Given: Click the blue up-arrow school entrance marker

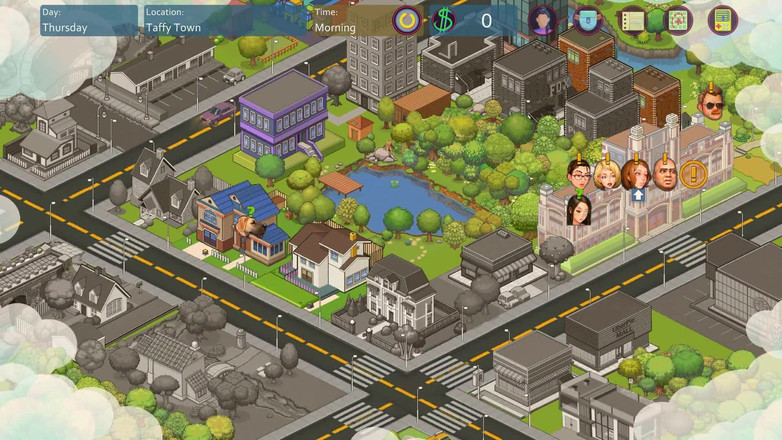Looking at the screenshot, I should (x=637, y=196).
